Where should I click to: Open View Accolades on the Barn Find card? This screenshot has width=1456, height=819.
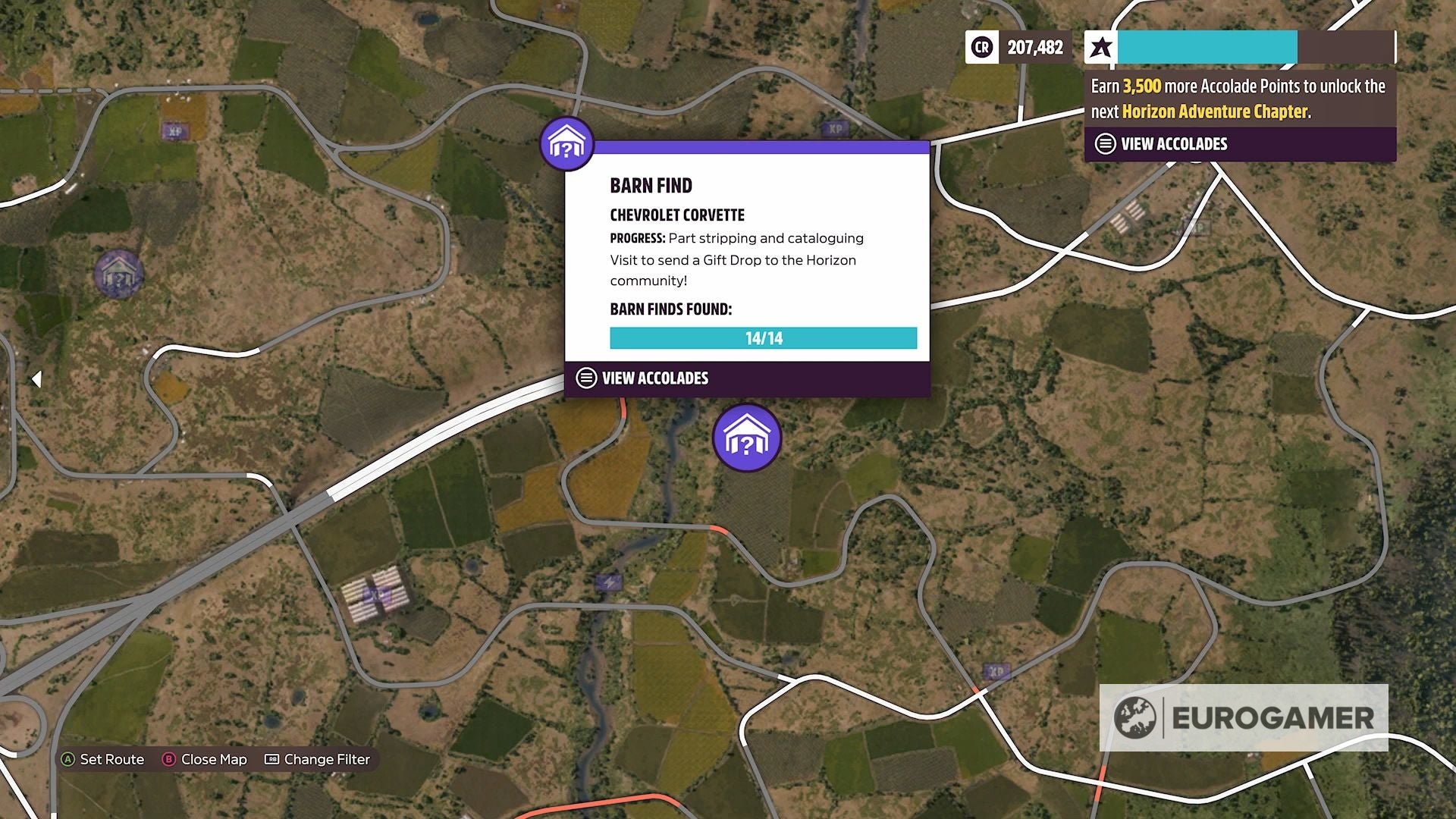[x=654, y=378]
